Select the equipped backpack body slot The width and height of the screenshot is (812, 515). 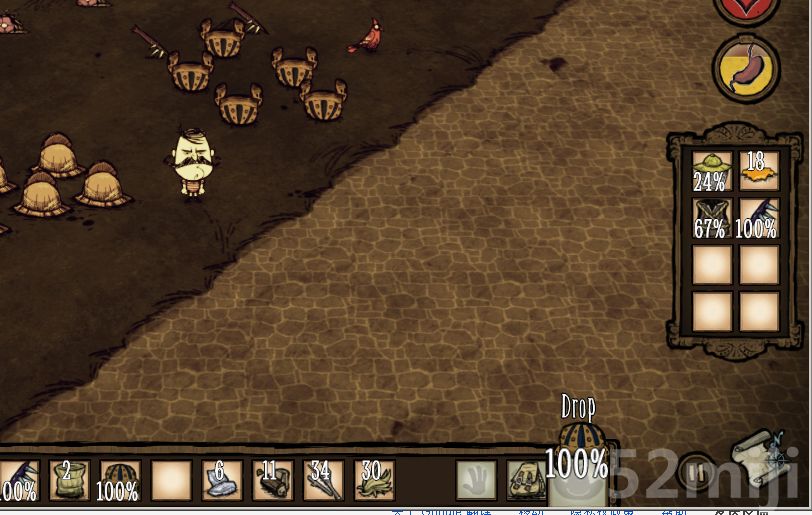click(x=525, y=480)
